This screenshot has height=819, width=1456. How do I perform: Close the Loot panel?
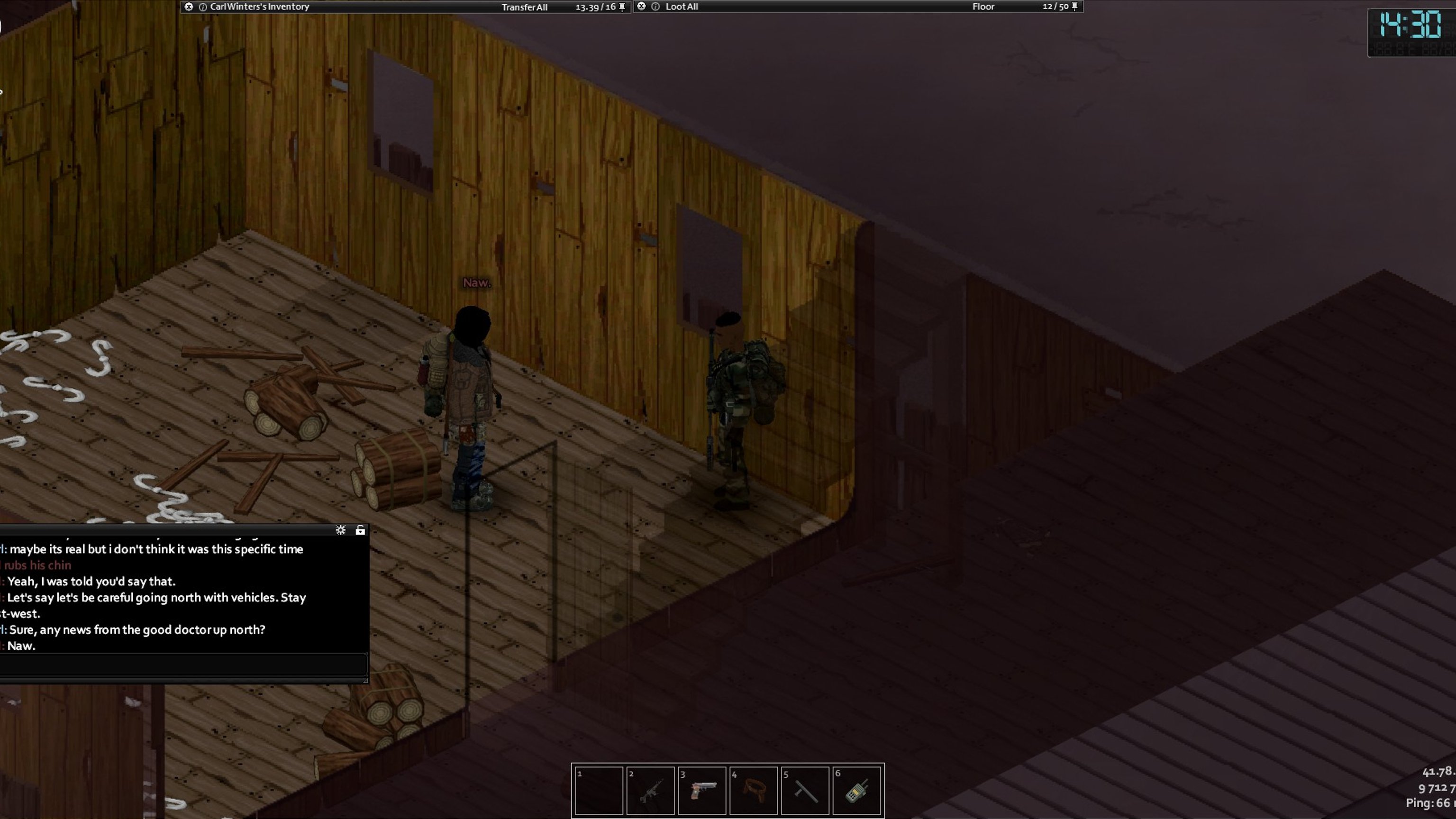tap(641, 7)
